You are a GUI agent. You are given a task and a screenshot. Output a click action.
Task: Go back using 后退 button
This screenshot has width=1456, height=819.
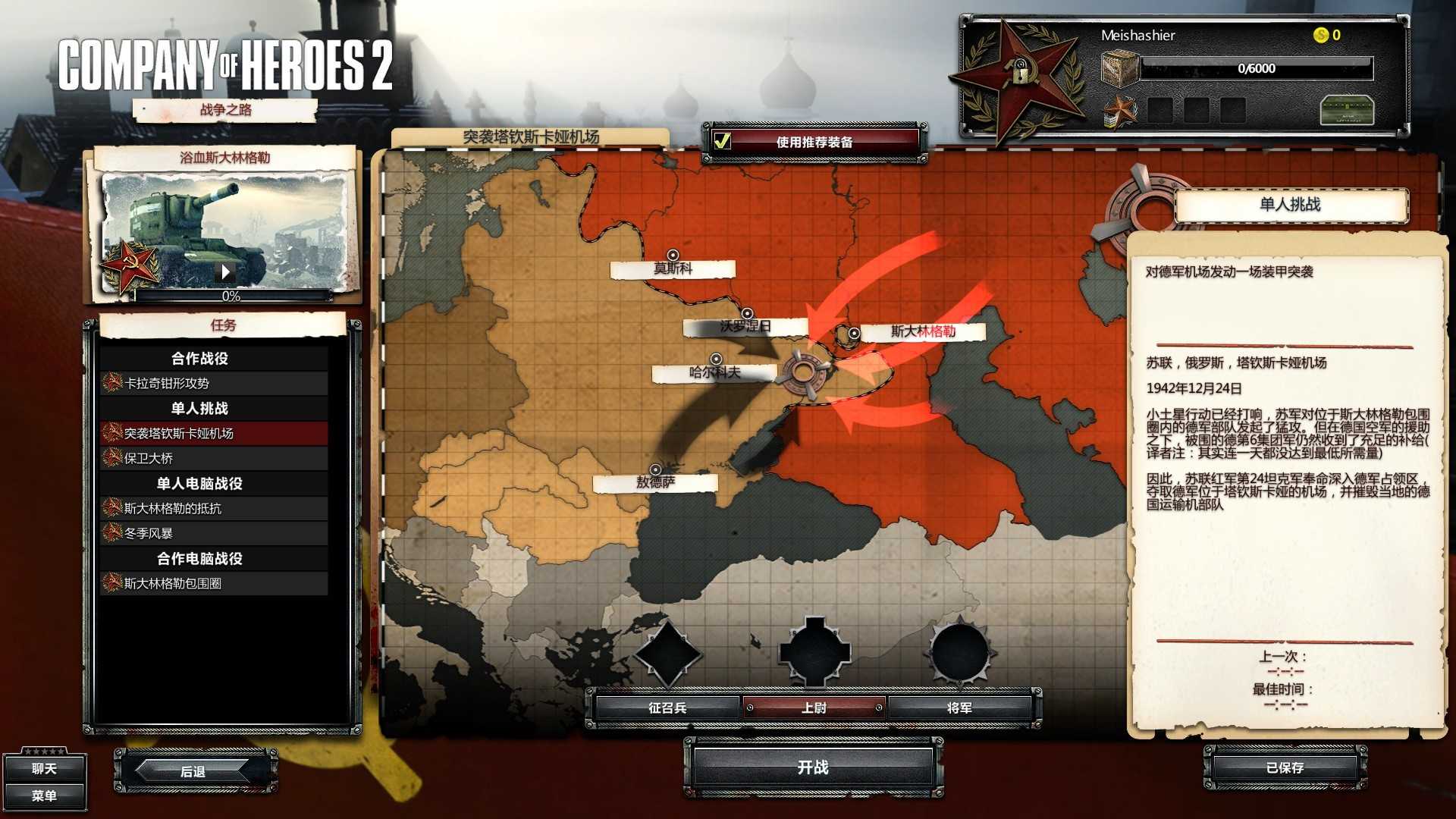click(193, 771)
